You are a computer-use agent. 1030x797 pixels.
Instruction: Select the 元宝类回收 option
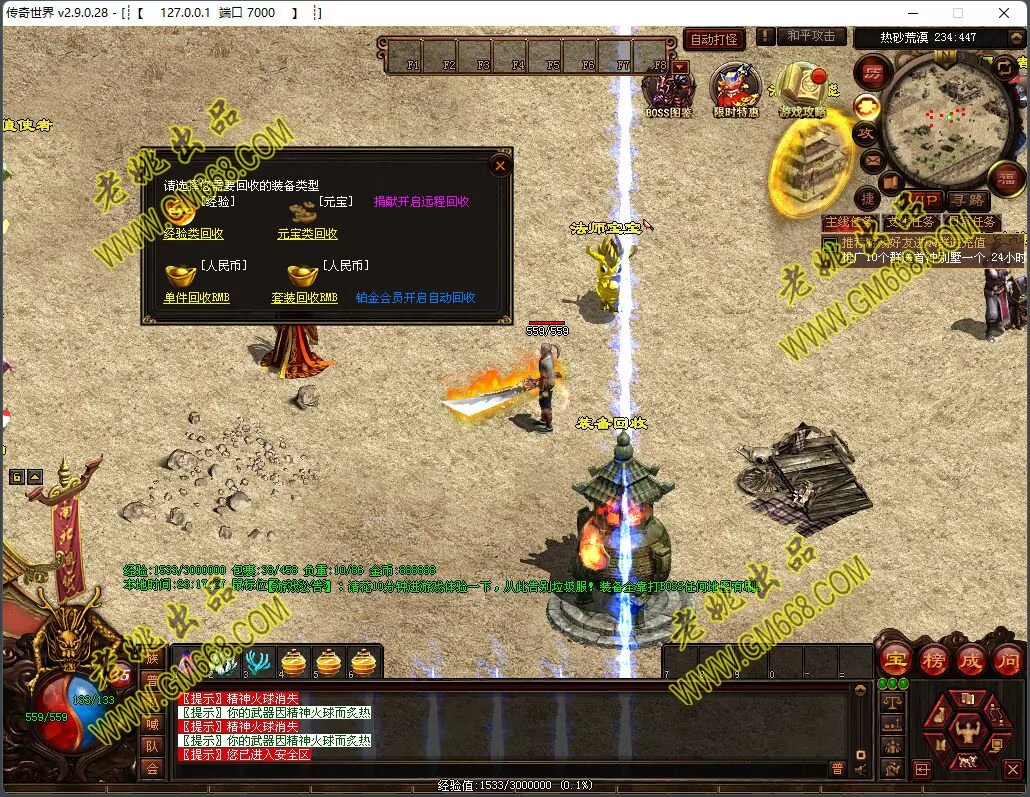[307, 234]
